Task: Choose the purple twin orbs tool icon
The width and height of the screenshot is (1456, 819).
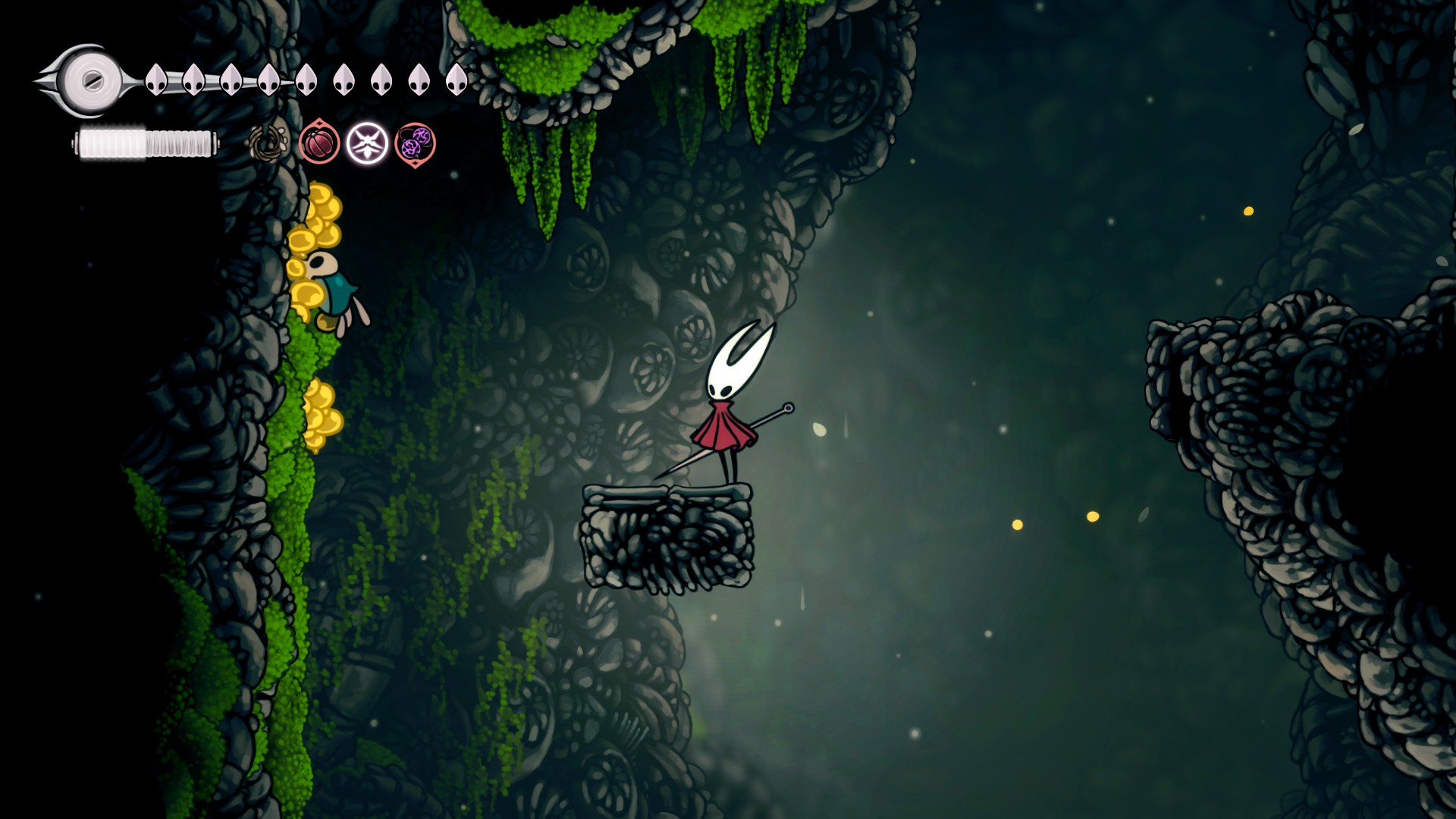Action: pyautogui.click(x=416, y=143)
